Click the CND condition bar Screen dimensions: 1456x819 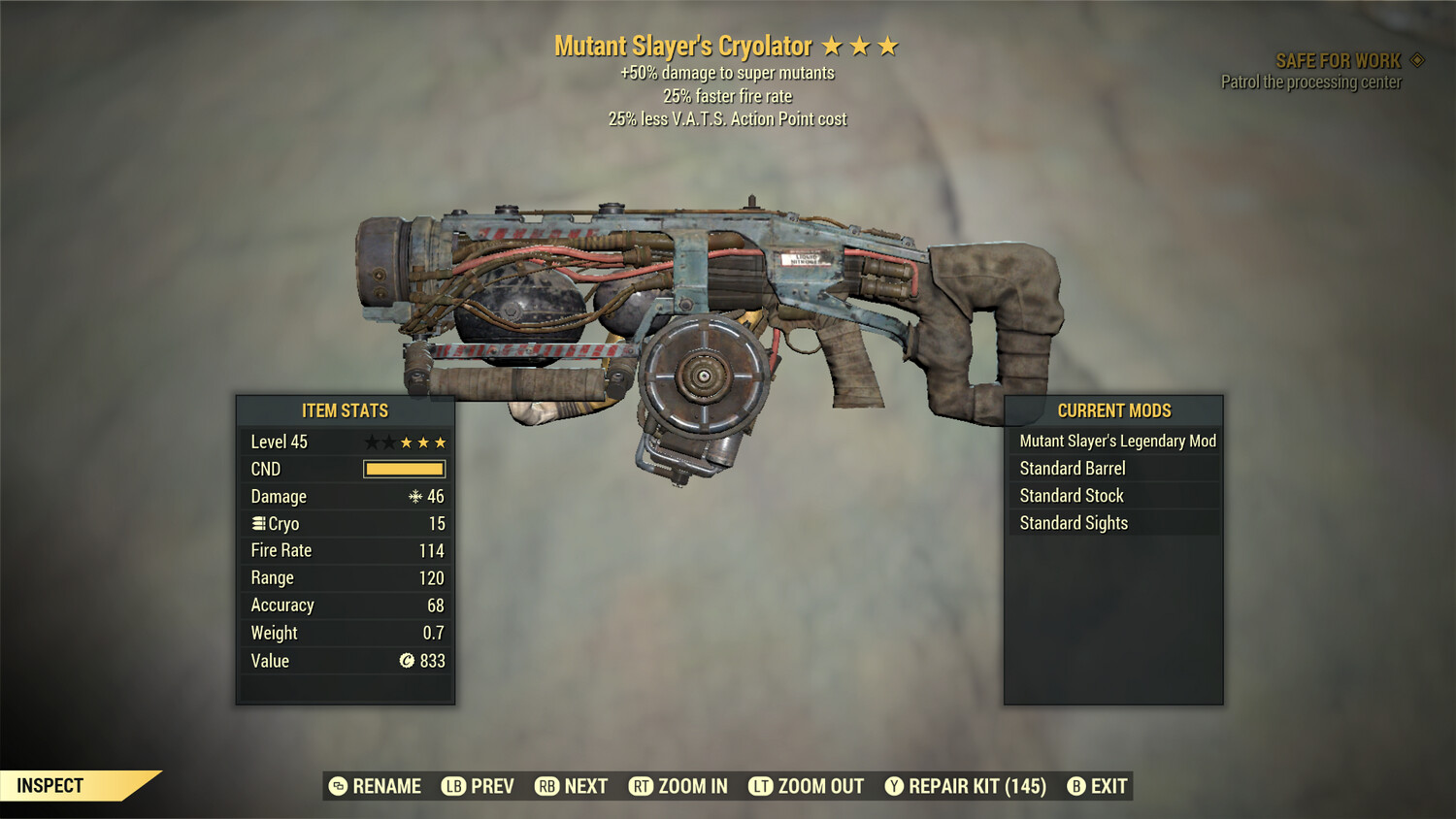pos(404,469)
